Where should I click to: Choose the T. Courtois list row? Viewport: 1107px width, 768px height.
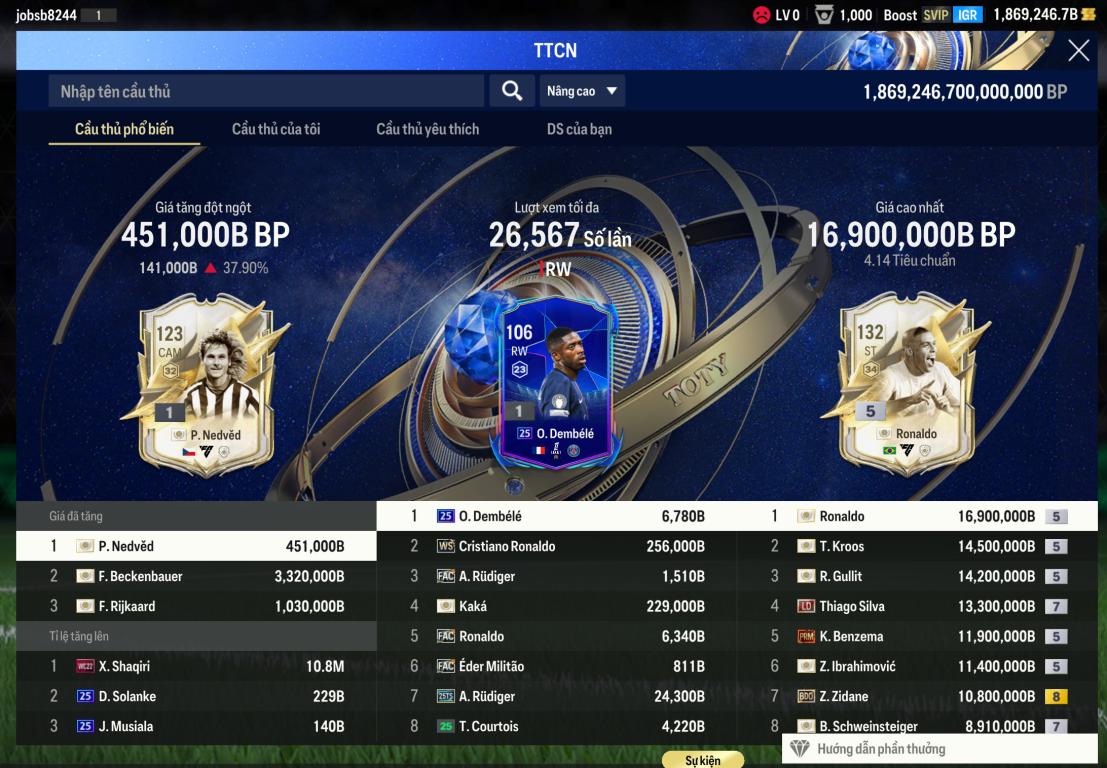557,726
